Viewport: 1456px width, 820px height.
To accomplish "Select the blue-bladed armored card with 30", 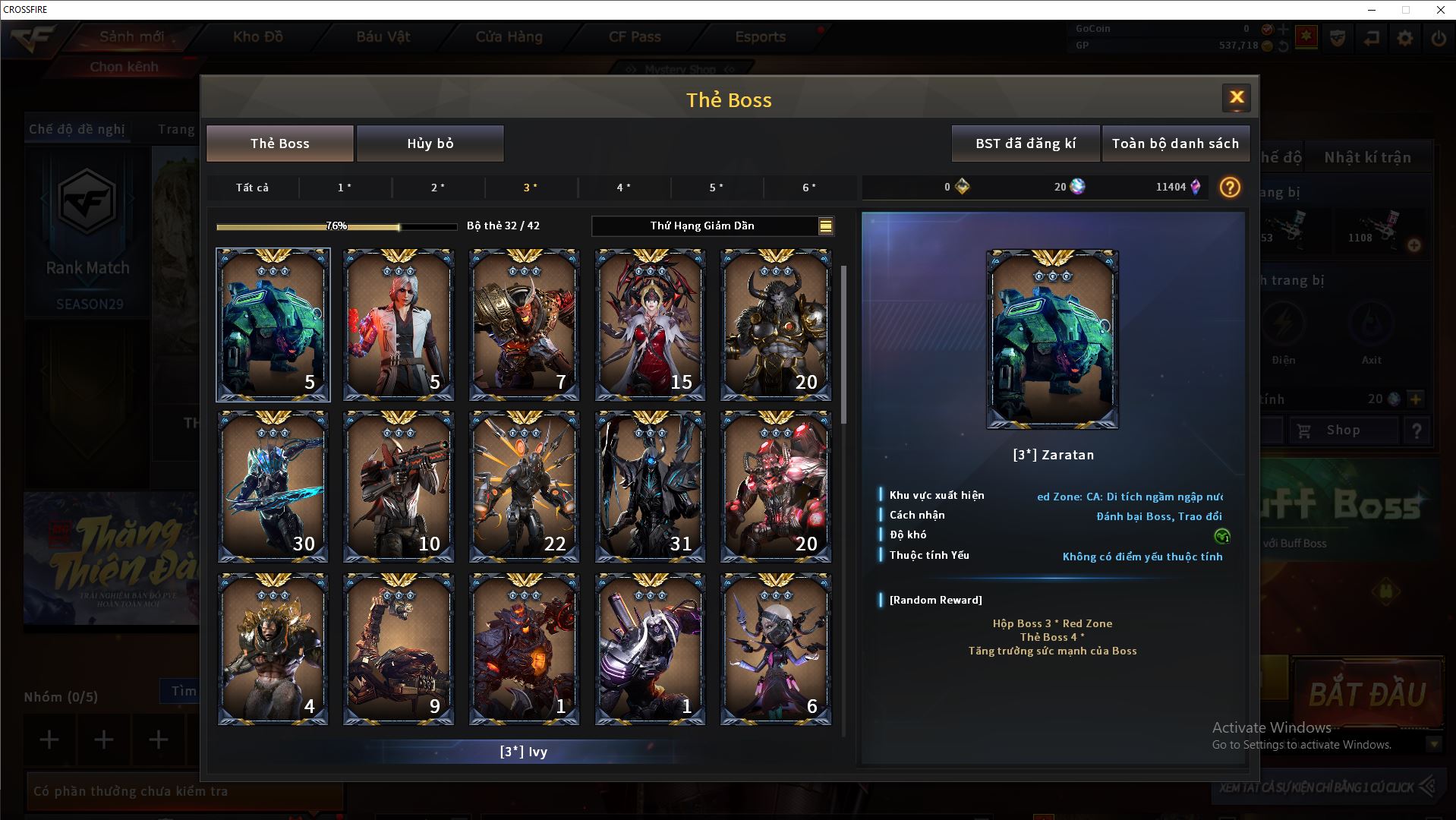I will pyautogui.click(x=273, y=487).
